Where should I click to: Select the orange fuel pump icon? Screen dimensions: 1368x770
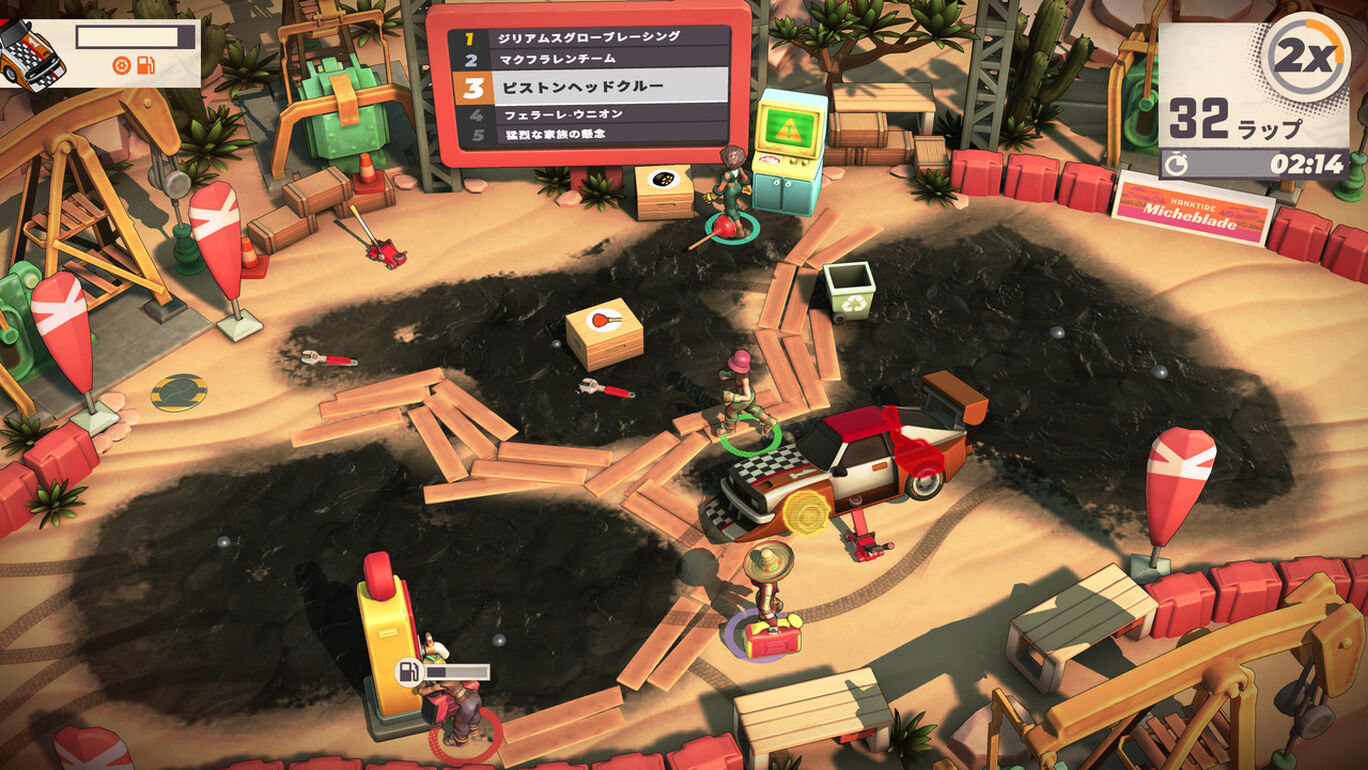click(x=146, y=66)
